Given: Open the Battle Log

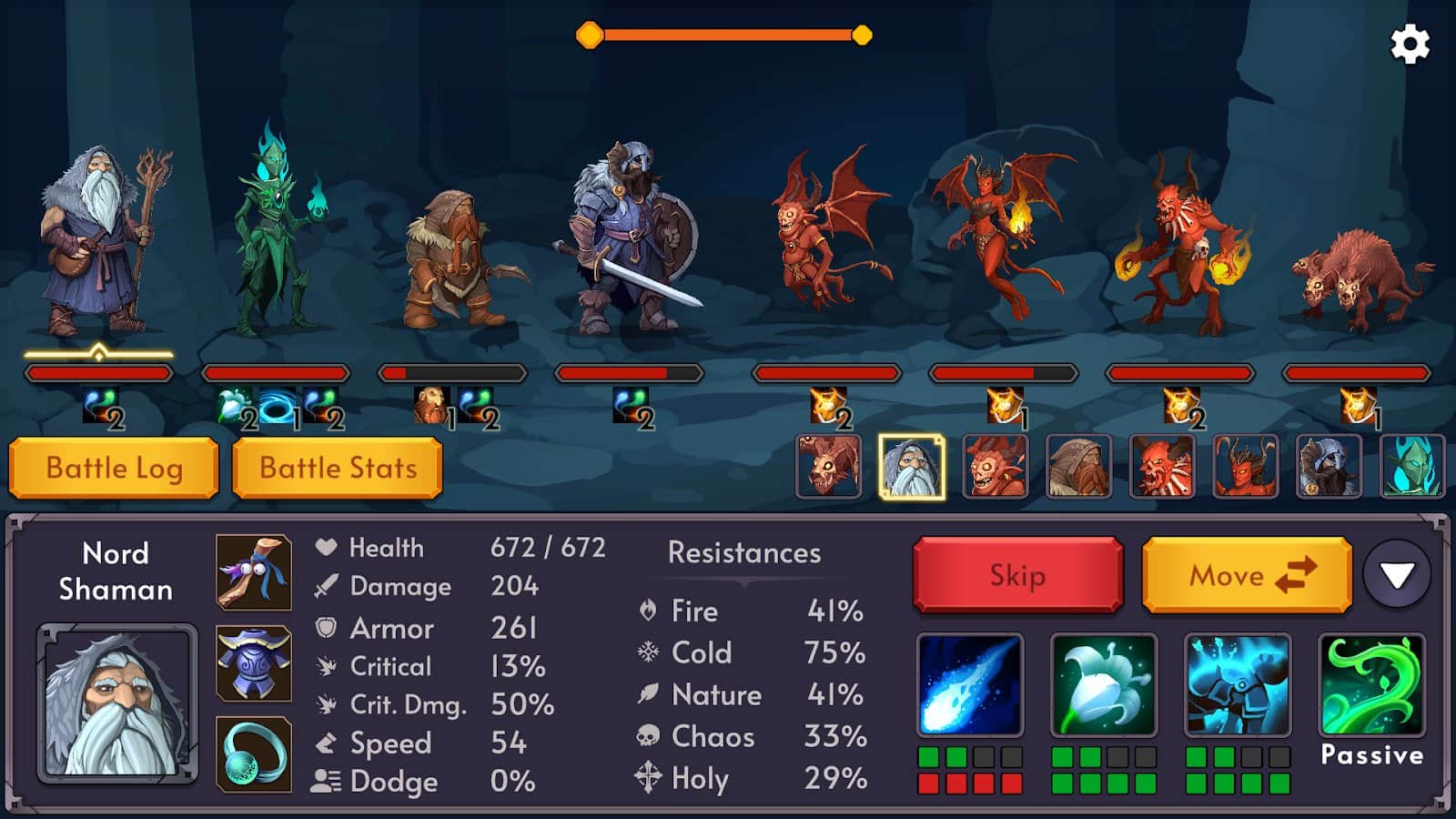Looking at the screenshot, I should click(113, 467).
